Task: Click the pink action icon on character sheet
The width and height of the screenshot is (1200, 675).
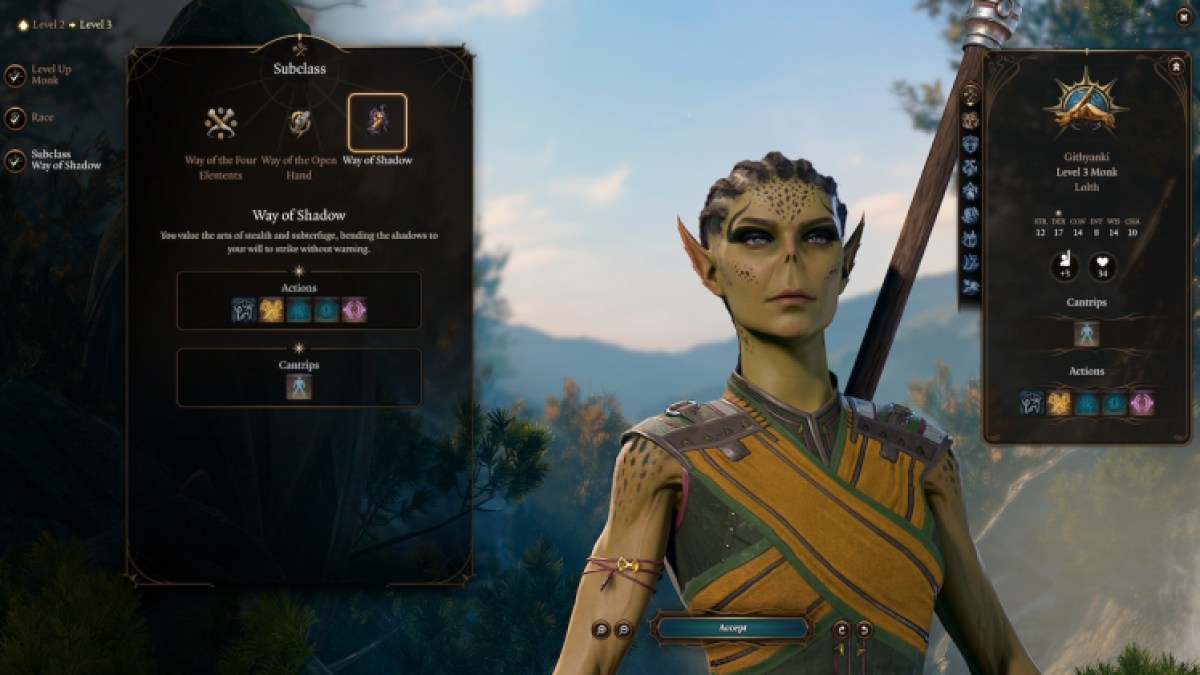Action: [x=1141, y=403]
